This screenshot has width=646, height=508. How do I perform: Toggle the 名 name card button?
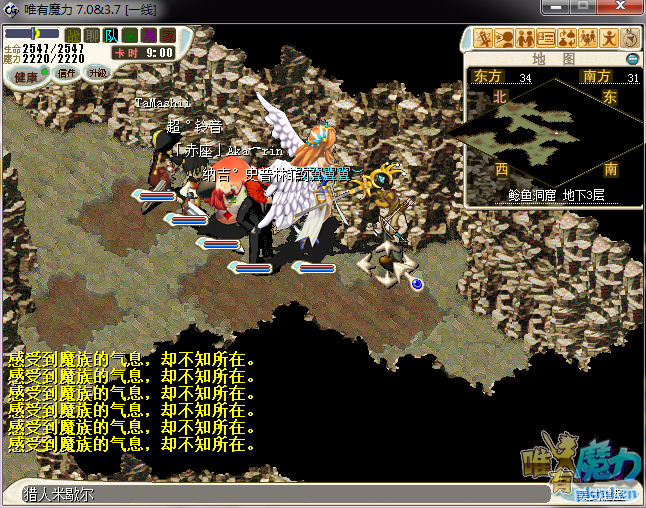point(130,35)
